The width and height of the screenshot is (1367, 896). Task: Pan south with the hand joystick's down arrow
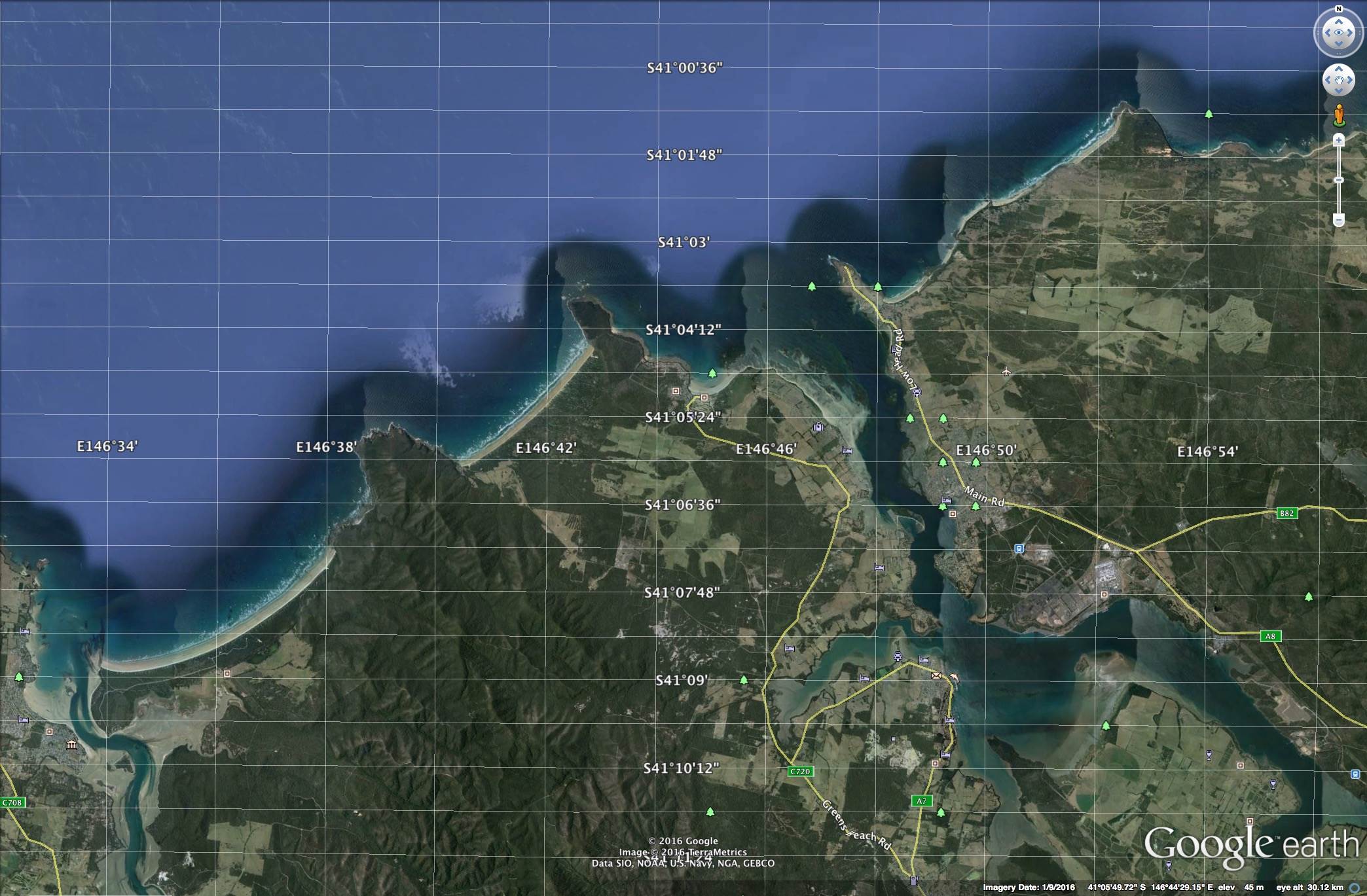pos(1339,92)
